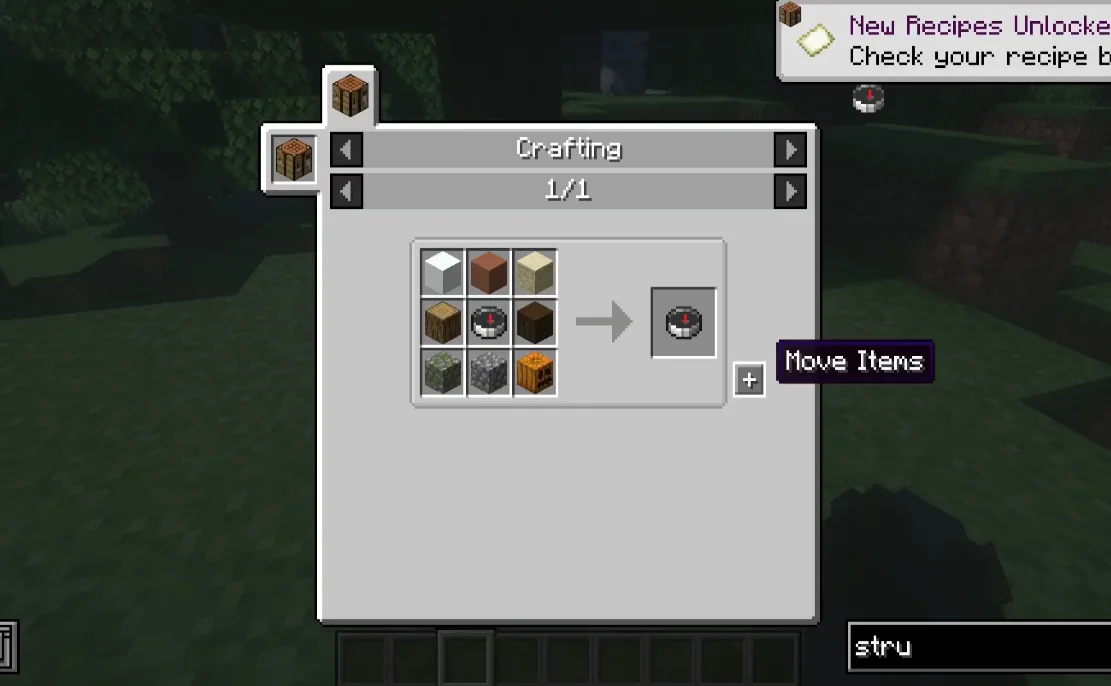The height and width of the screenshot is (686, 1111).
Task: Choose the oak log ingredient slot
Action: tap(442, 322)
